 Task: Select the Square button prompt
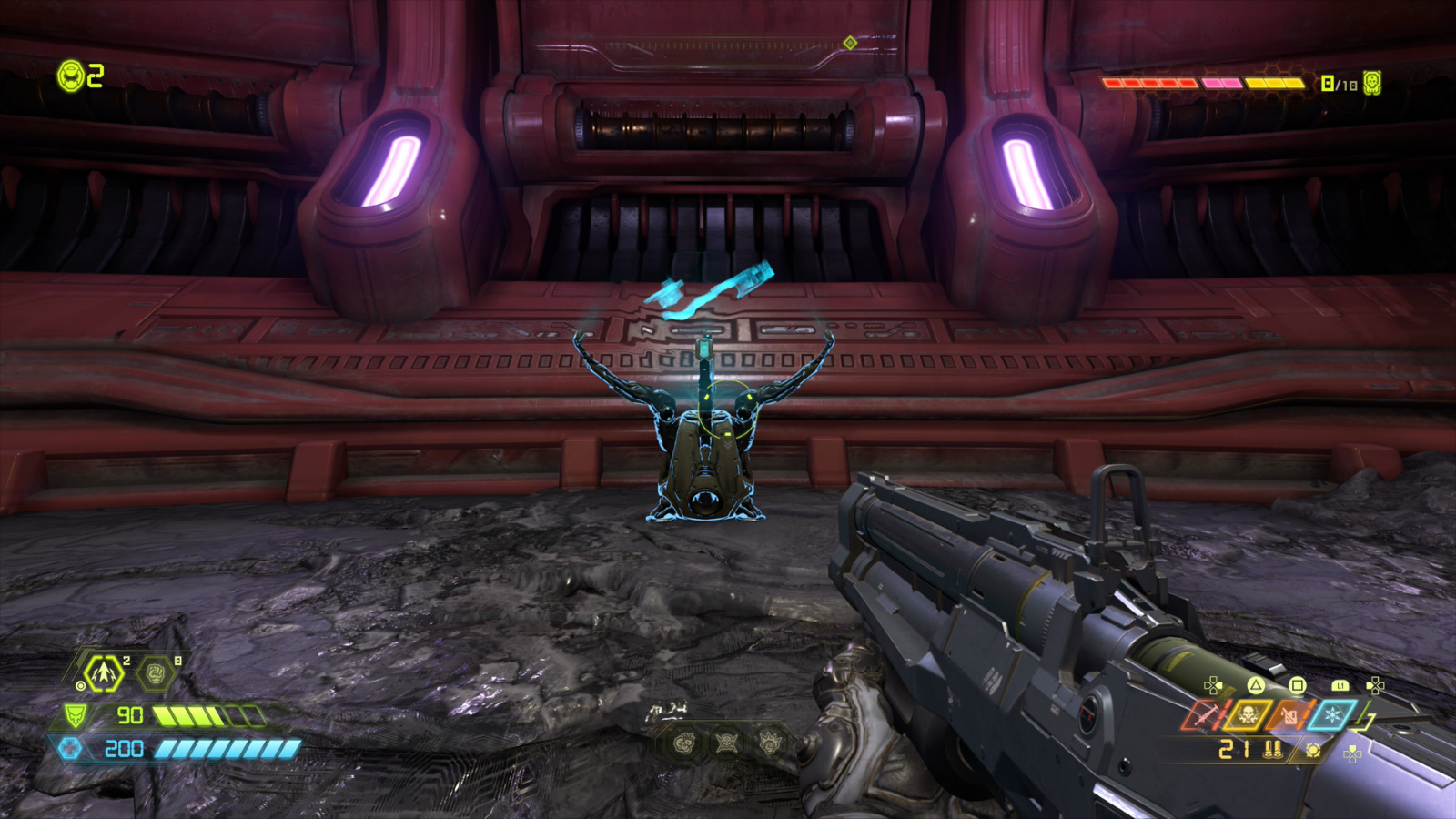coord(1298,685)
